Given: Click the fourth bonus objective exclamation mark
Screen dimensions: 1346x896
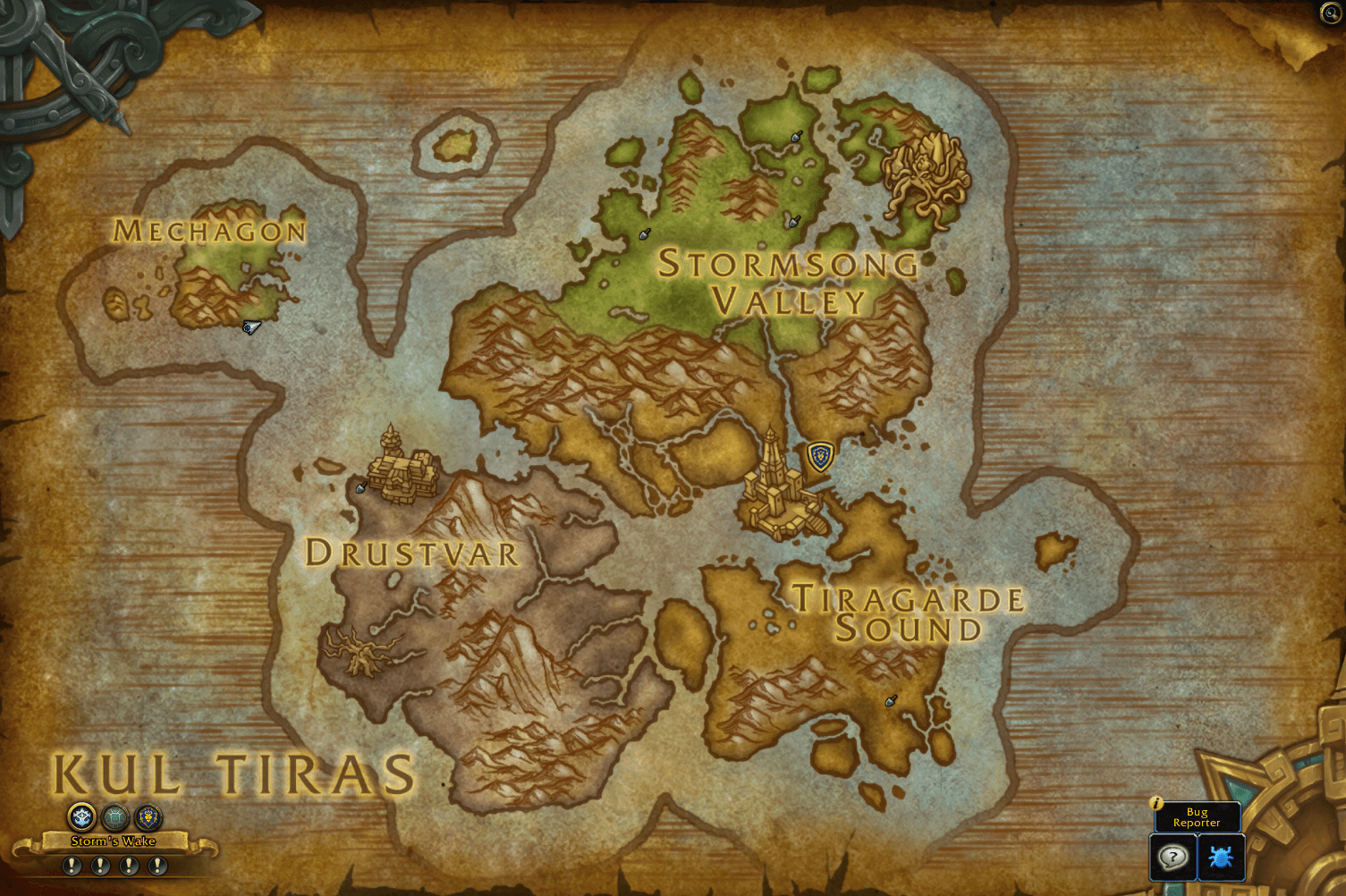Looking at the screenshot, I should point(158,865).
